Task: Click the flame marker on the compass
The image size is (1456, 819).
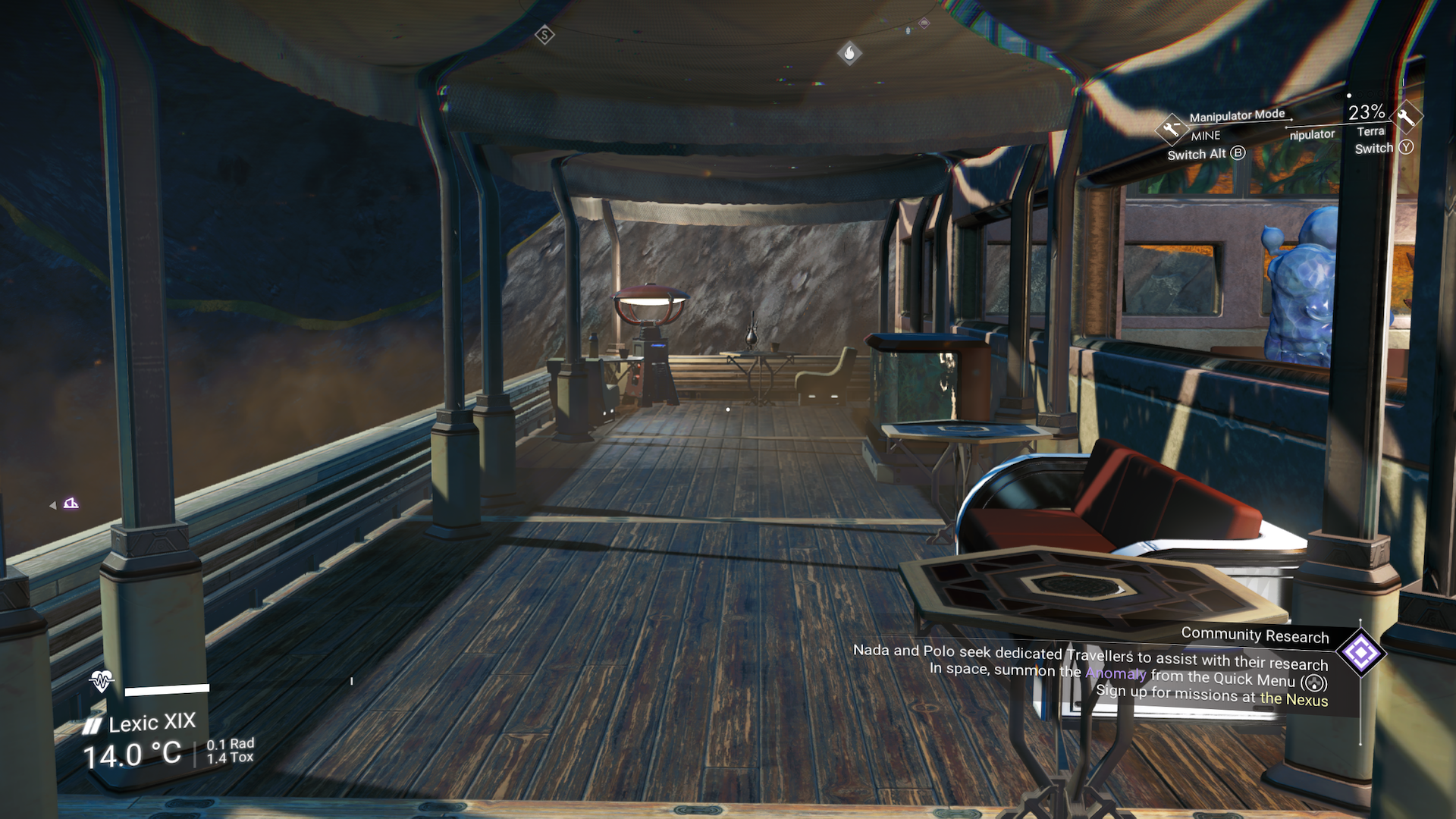Action: pos(849,53)
